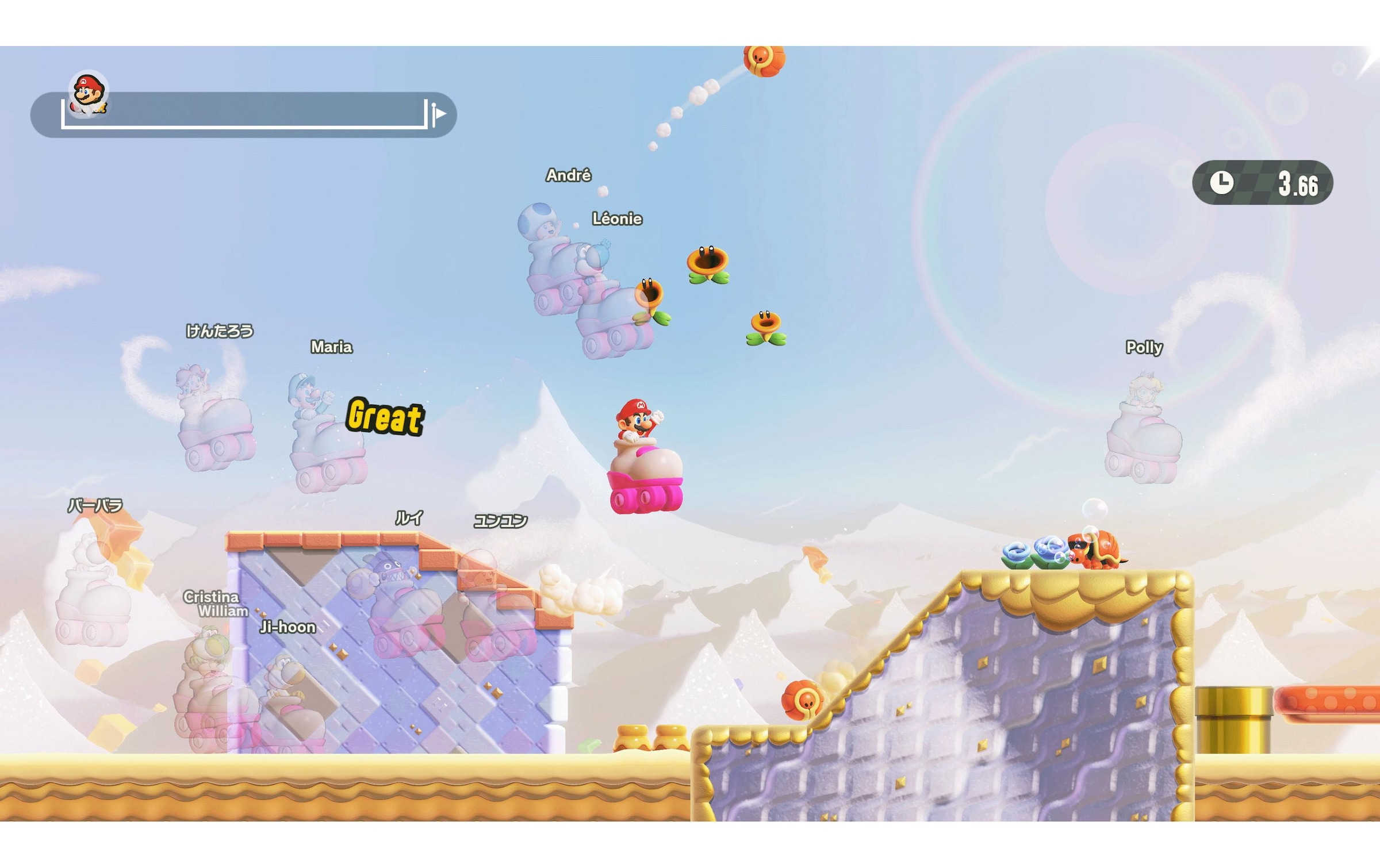Screen dimensions: 1380x868
Task: Click the player name label Maria
Action: (x=332, y=347)
